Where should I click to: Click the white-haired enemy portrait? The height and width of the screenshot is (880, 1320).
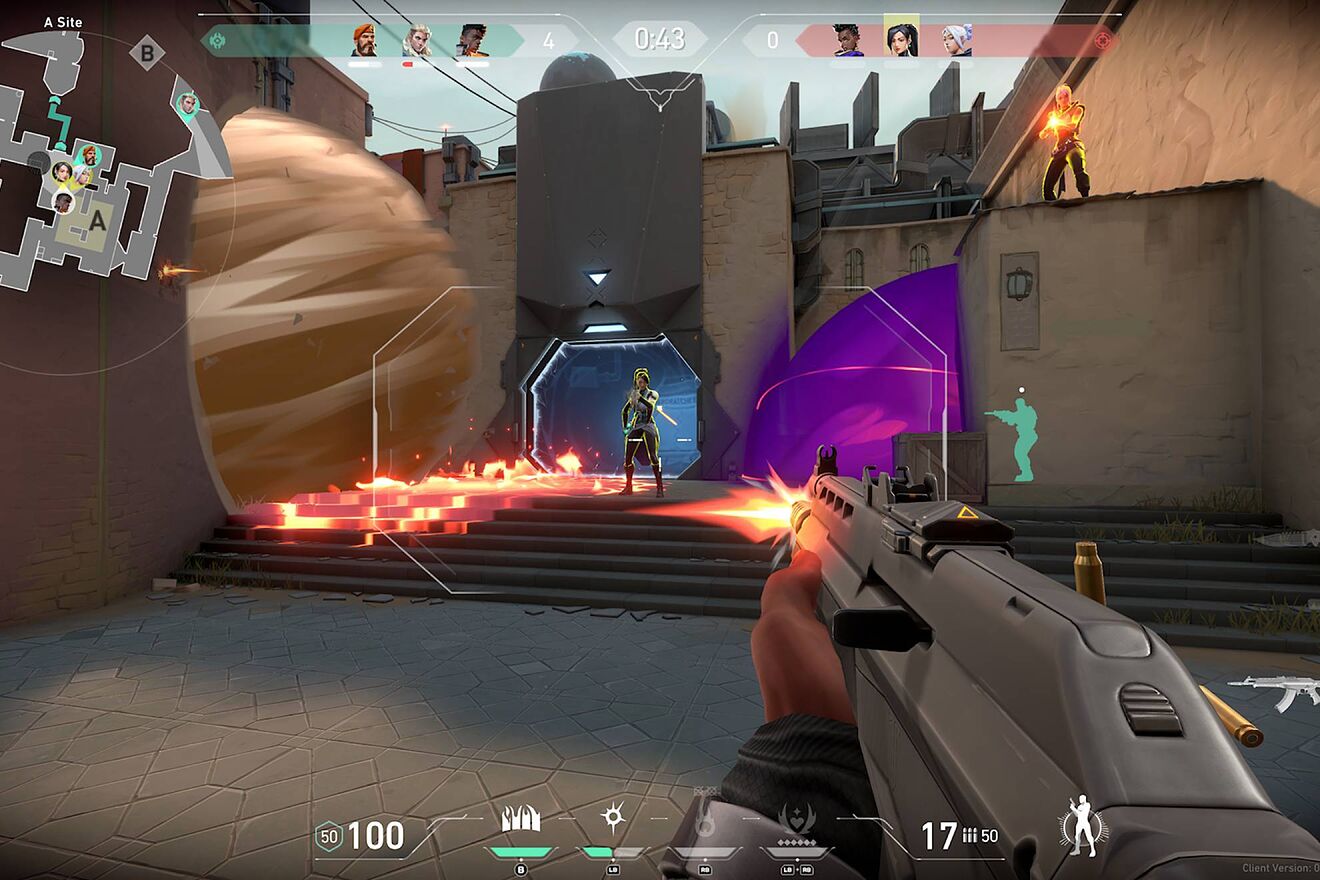pyautogui.click(x=956, y=41)
